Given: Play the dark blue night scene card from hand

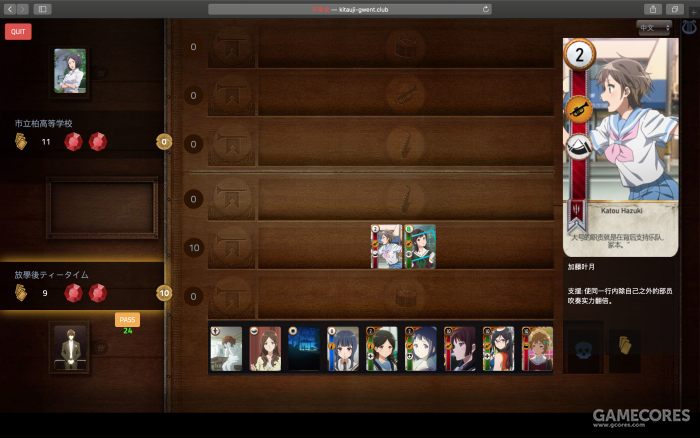Looking at the screenshot, I should click(x=303, y=349).
